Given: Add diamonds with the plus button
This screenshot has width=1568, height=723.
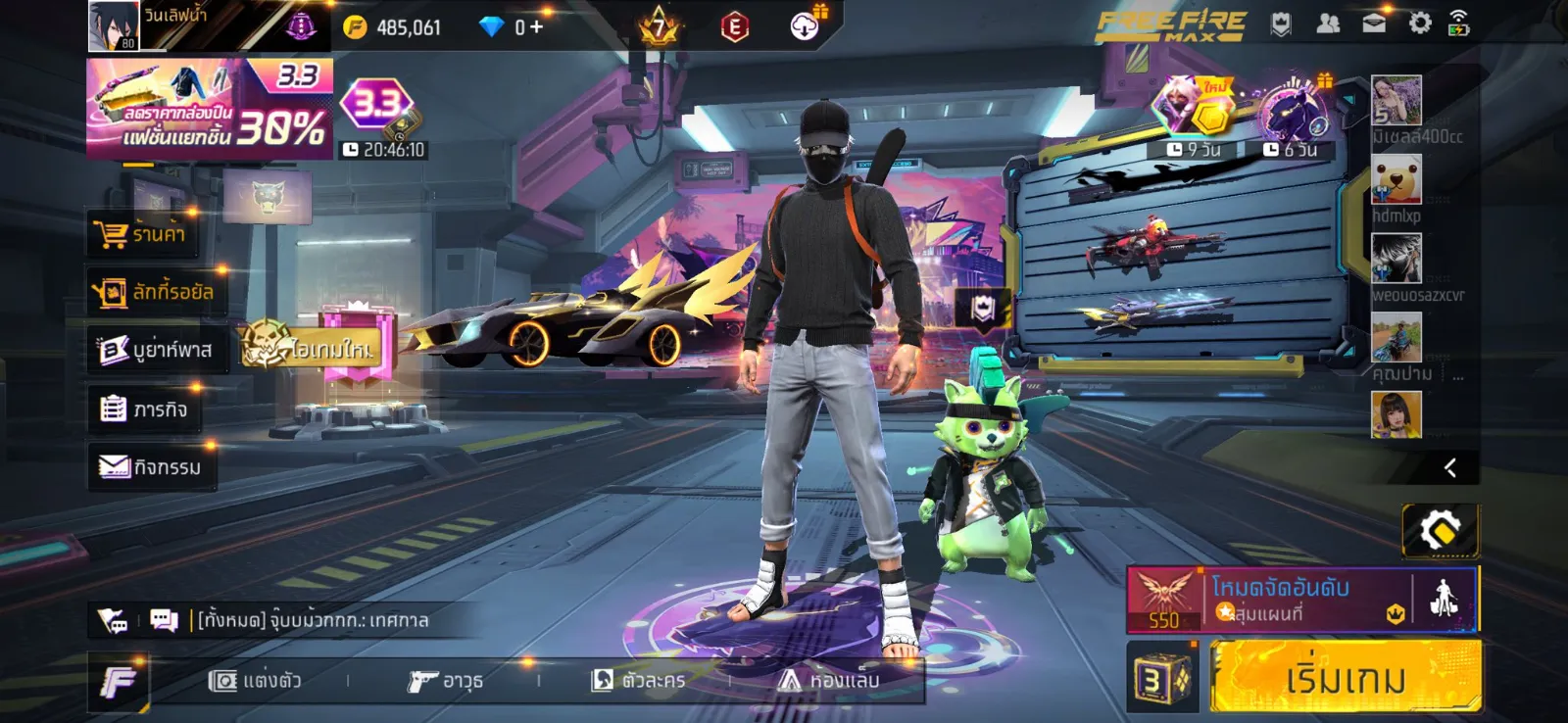Looking at the screenshot, I should 536,26.
